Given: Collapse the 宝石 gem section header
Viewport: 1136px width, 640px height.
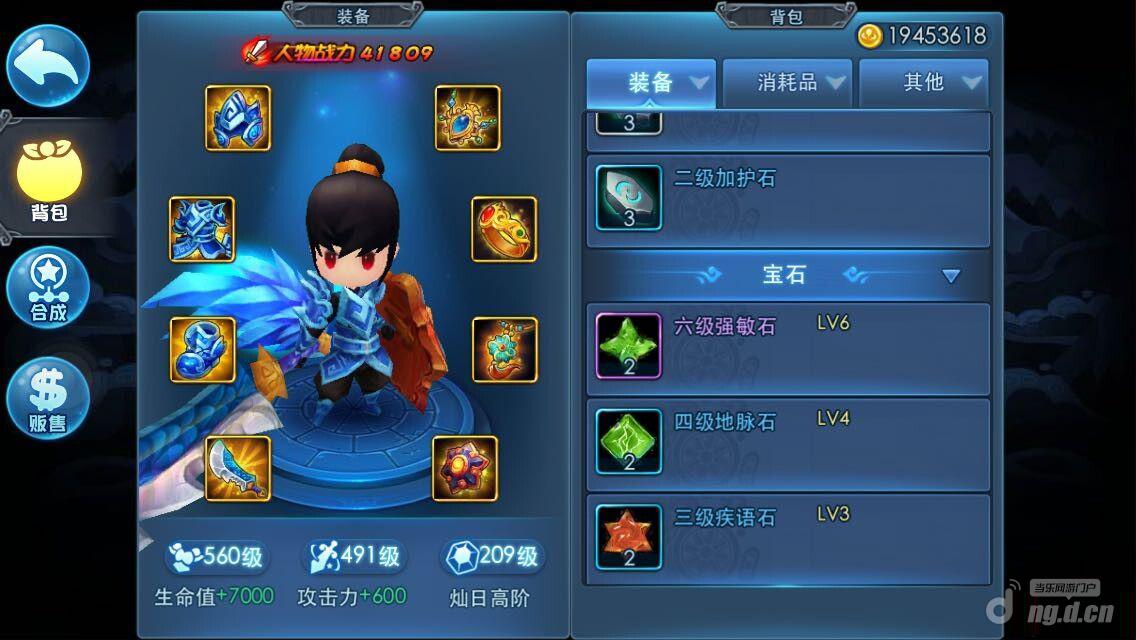Looking at the screenshot, I should tap(951, 276).
